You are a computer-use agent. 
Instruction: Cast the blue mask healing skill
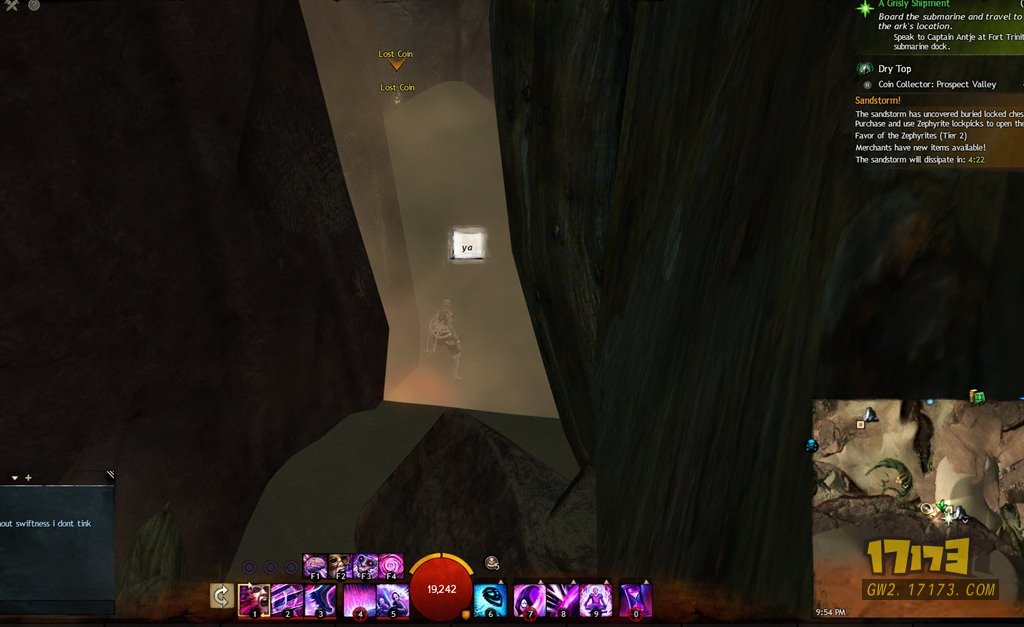tap(489, 600)
